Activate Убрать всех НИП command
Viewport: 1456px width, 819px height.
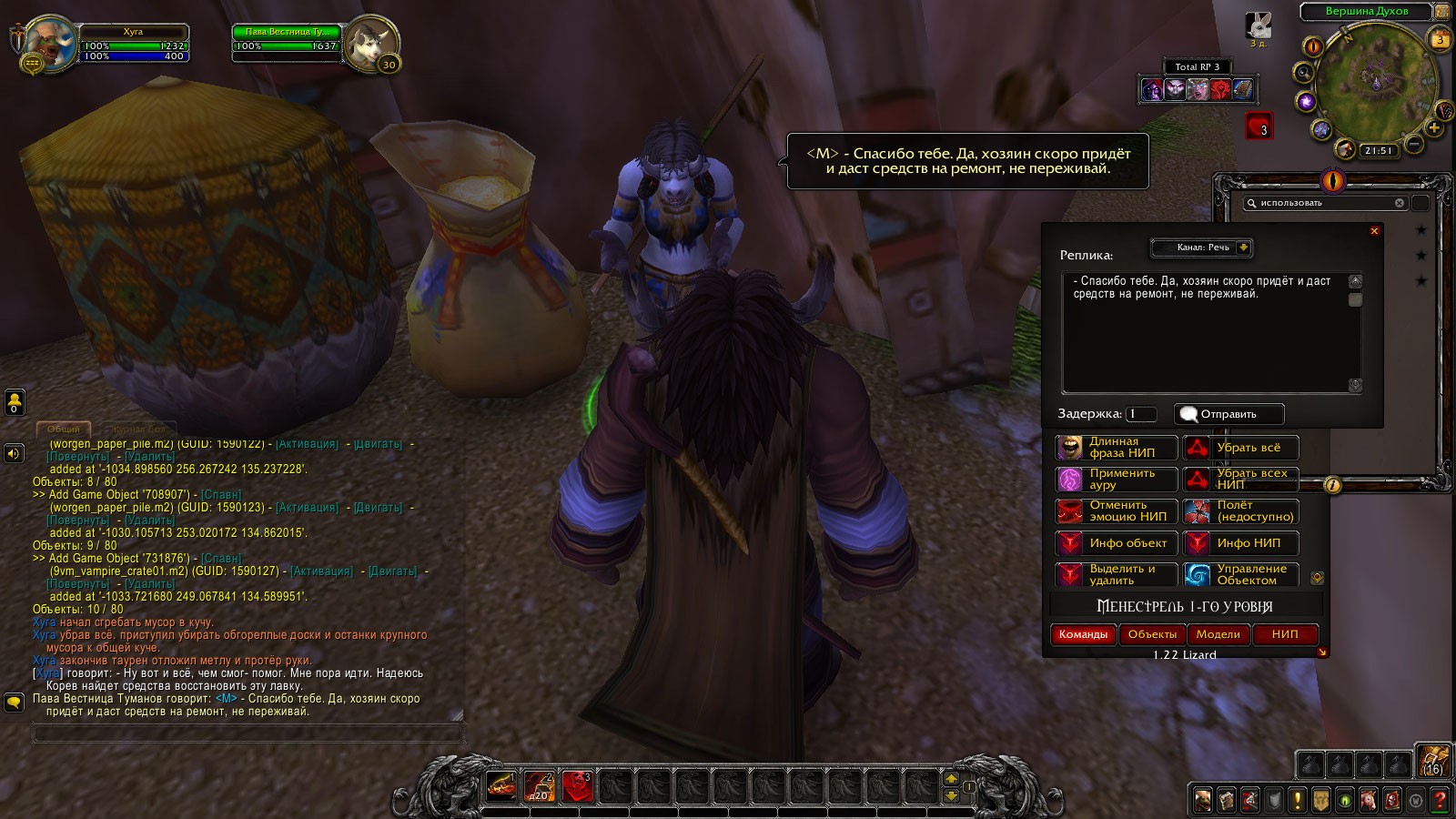coord(1240,480)
